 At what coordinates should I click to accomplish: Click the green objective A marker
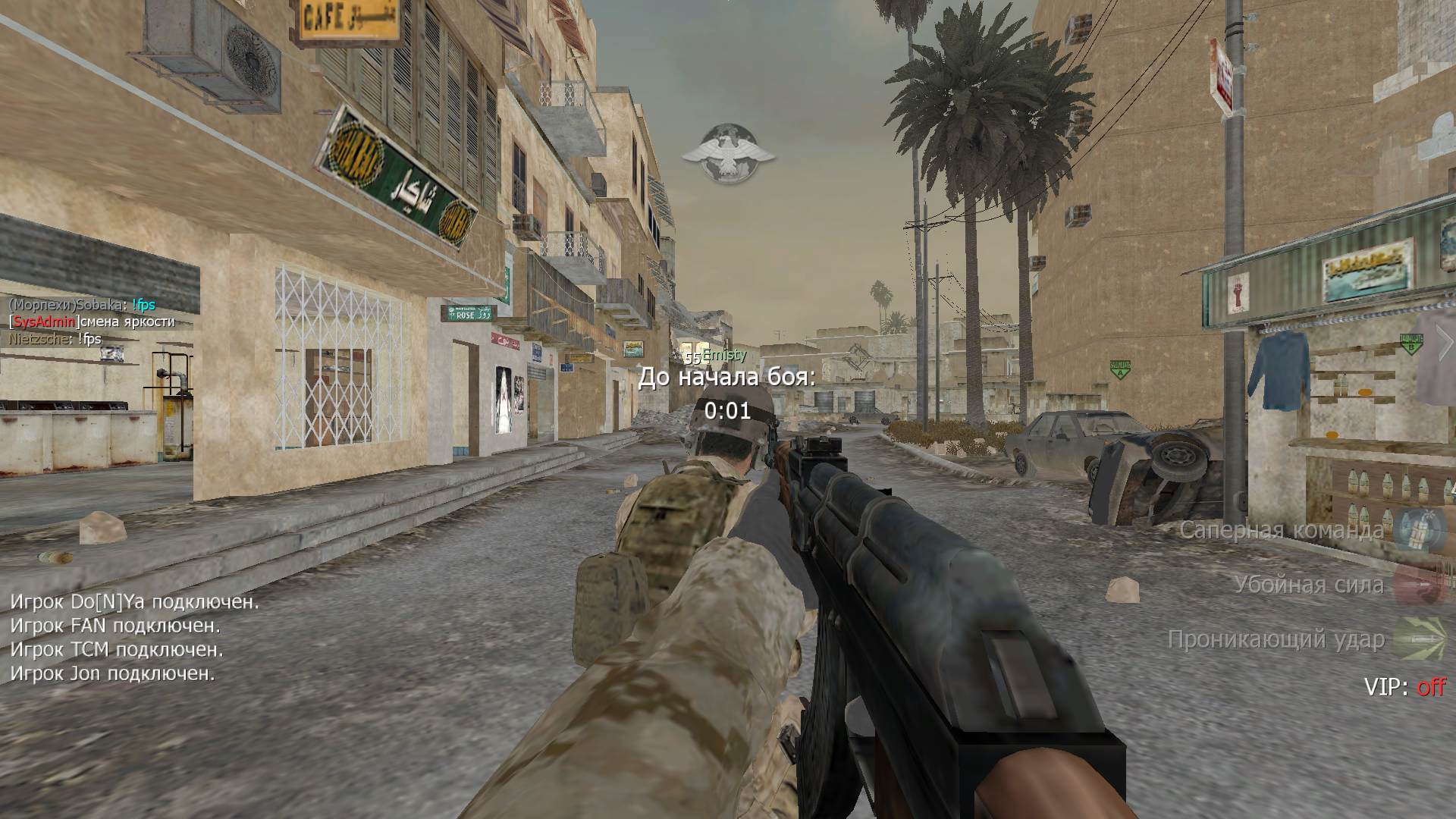tap(1120, 369)
